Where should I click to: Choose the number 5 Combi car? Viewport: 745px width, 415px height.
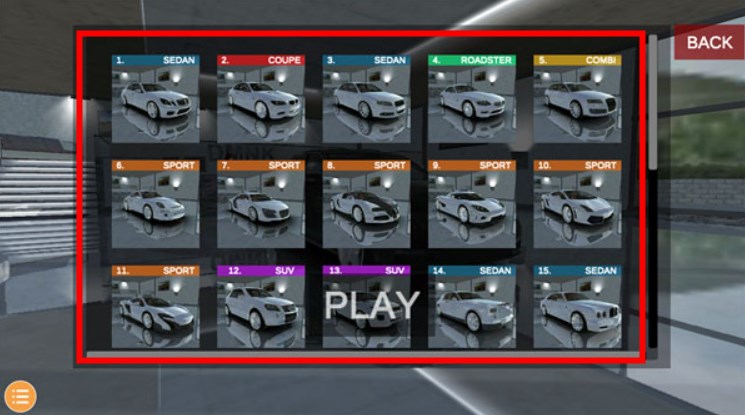[577, 98]
